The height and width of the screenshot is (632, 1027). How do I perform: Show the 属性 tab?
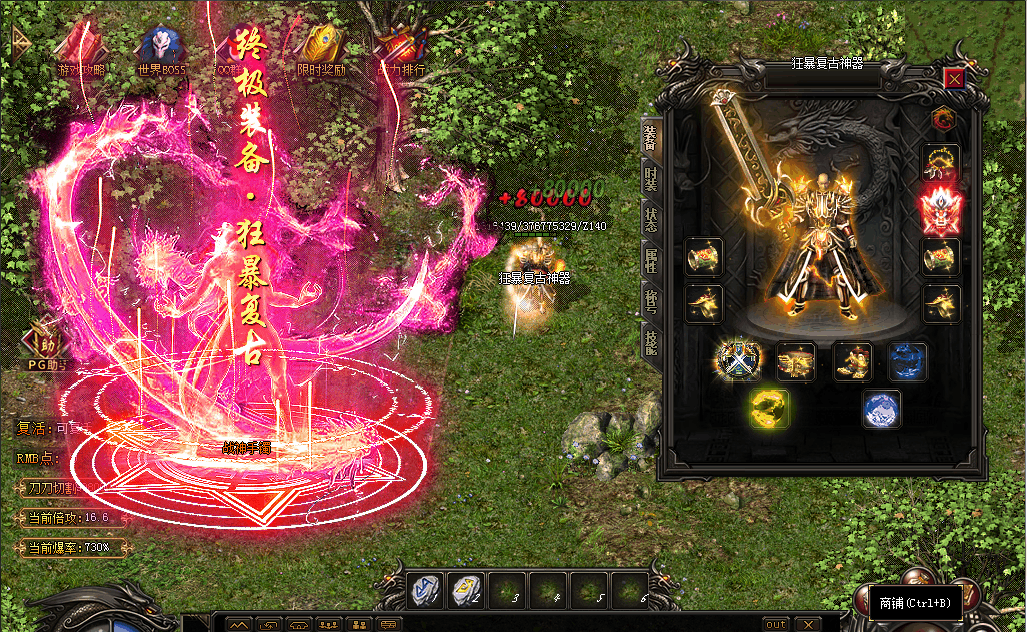pyautogui.click(x=650, y=261)
